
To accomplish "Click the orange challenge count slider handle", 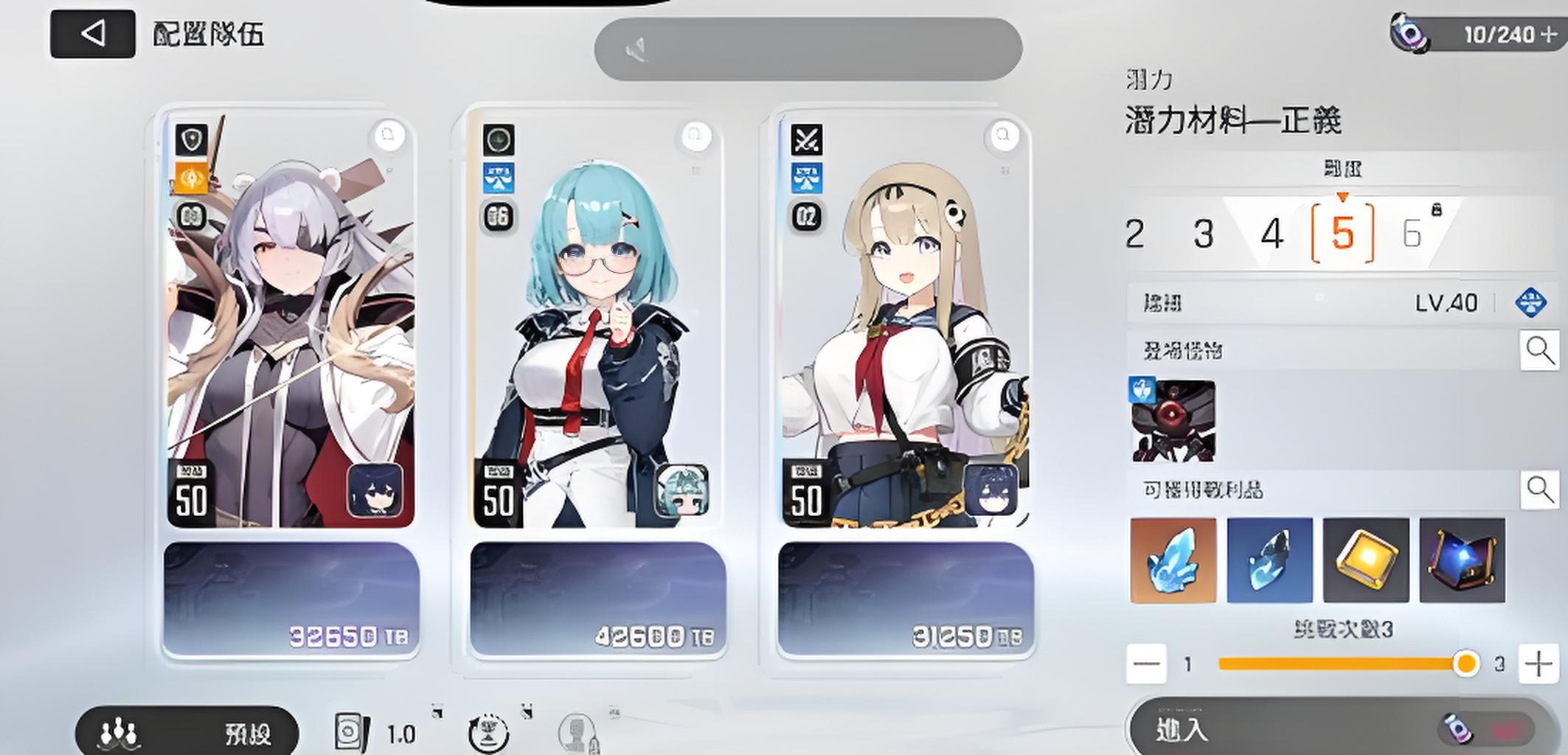I will tap(1466, 664).
